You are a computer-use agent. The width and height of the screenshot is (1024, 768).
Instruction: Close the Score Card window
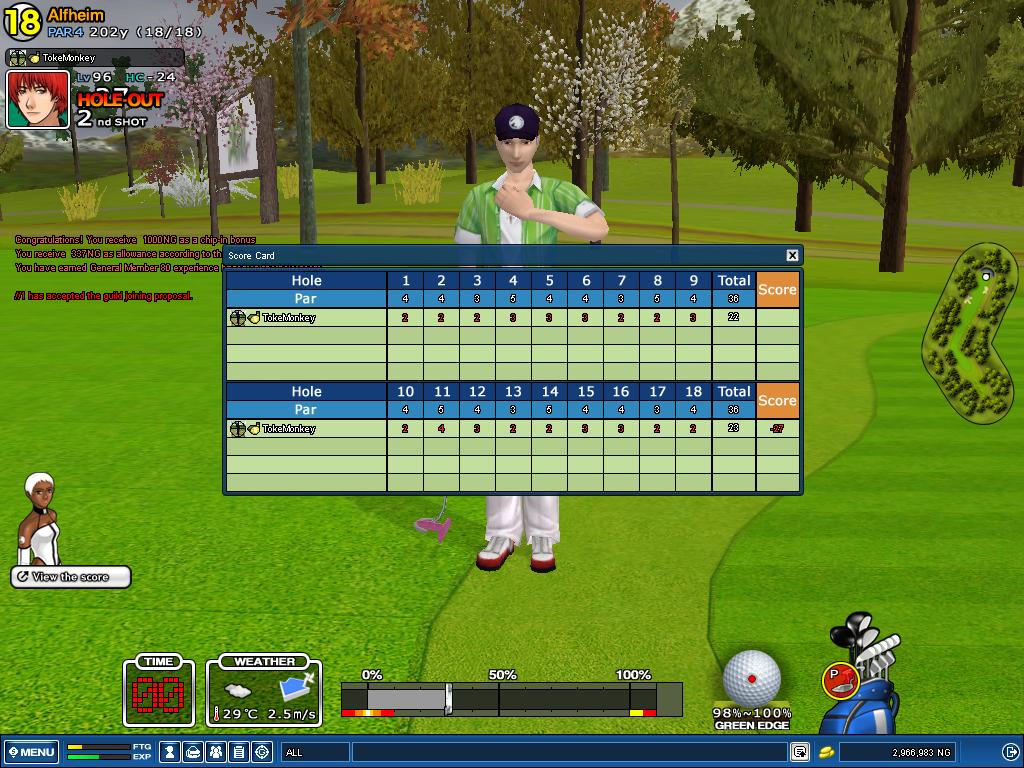pos(792,256)
